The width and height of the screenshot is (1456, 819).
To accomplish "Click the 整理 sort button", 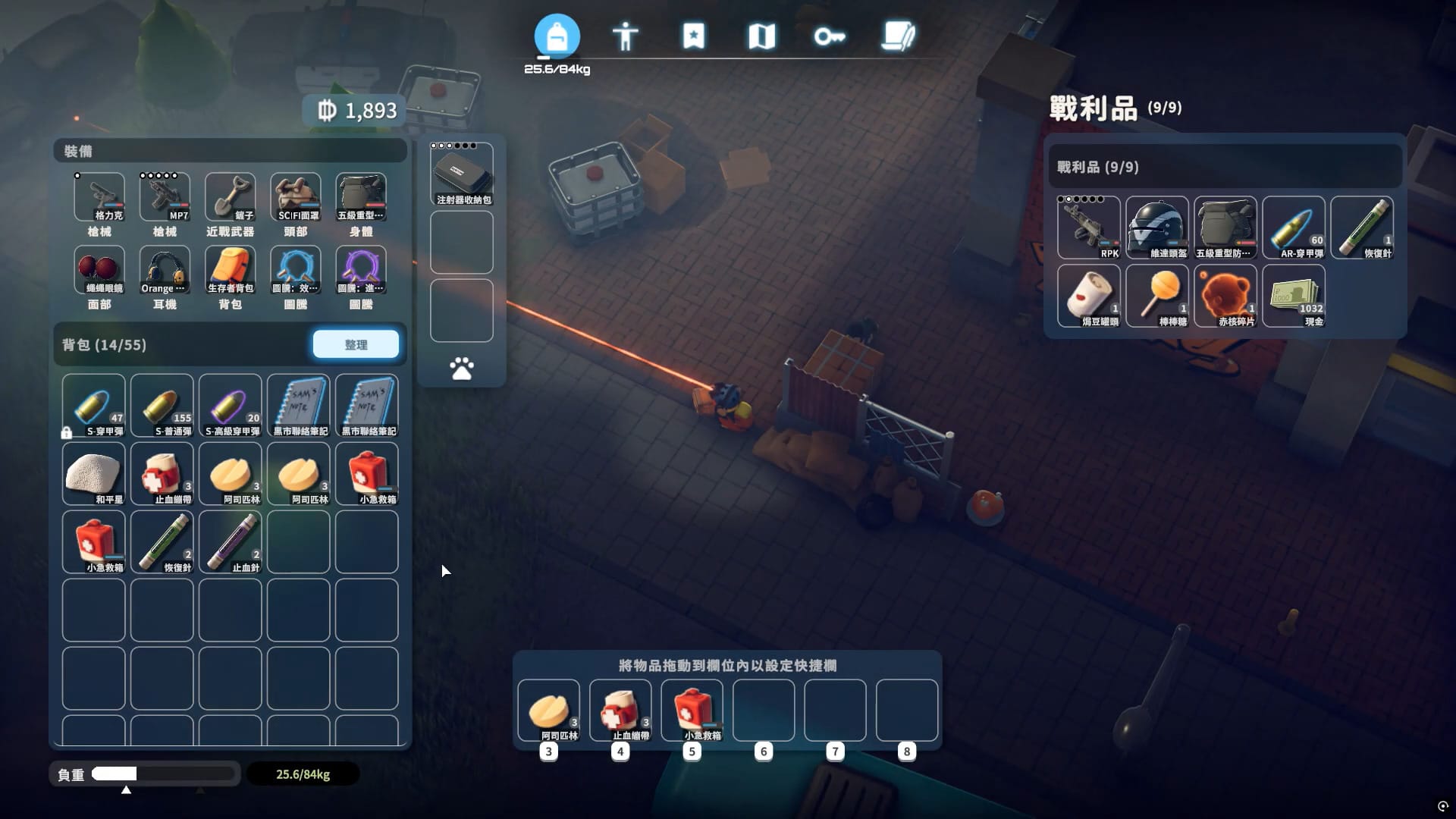I will pyautogui.click(x=356, y=345).
